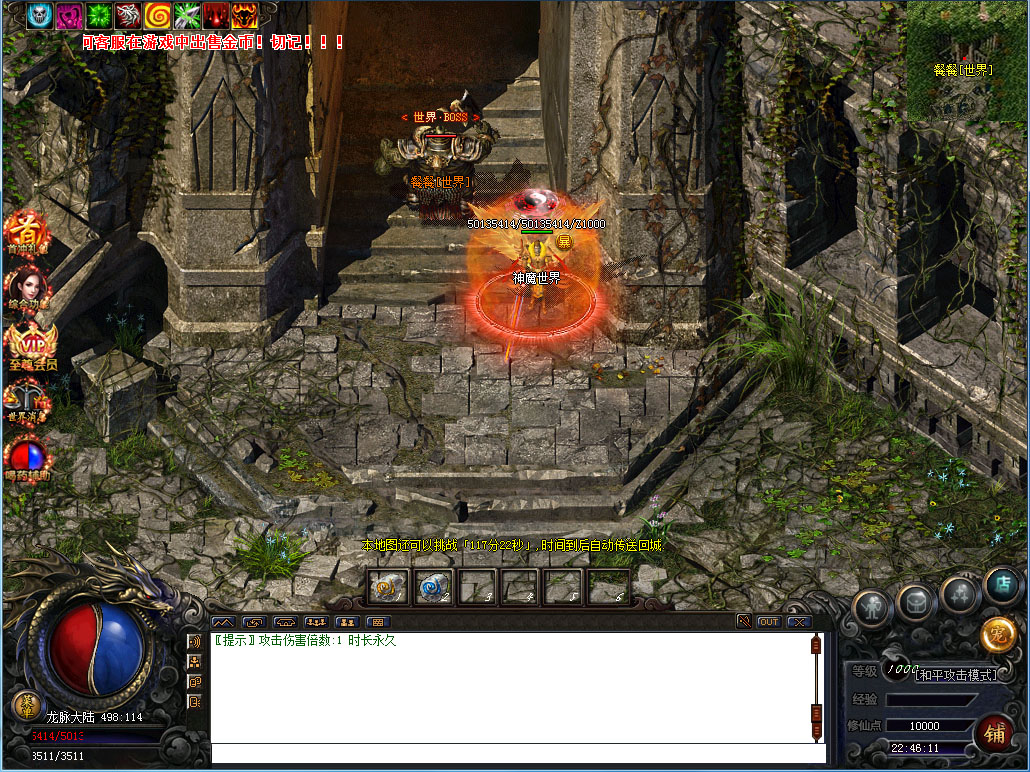Activate the yellow spiral skill icon
This screenshot has height=772, width=1030.
pyautogui.click(x=157, y=14)
